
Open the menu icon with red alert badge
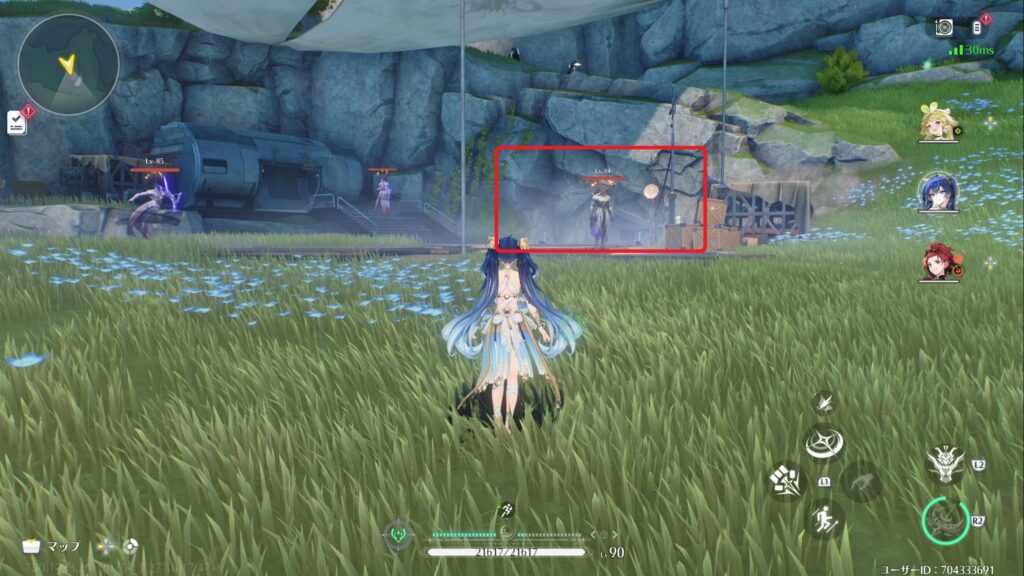[x=978, y=27]
